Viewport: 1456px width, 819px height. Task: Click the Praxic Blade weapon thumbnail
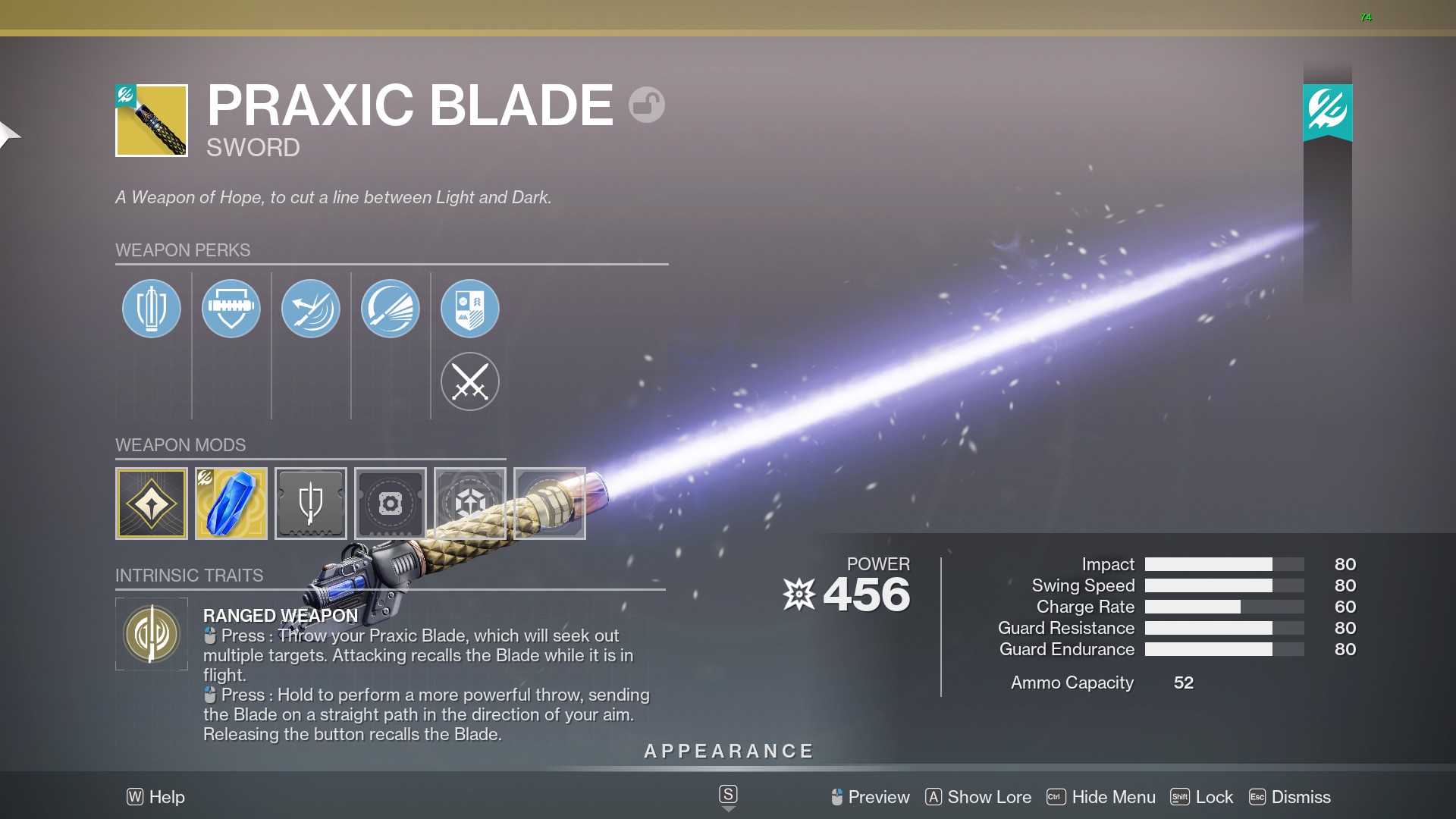152,121
